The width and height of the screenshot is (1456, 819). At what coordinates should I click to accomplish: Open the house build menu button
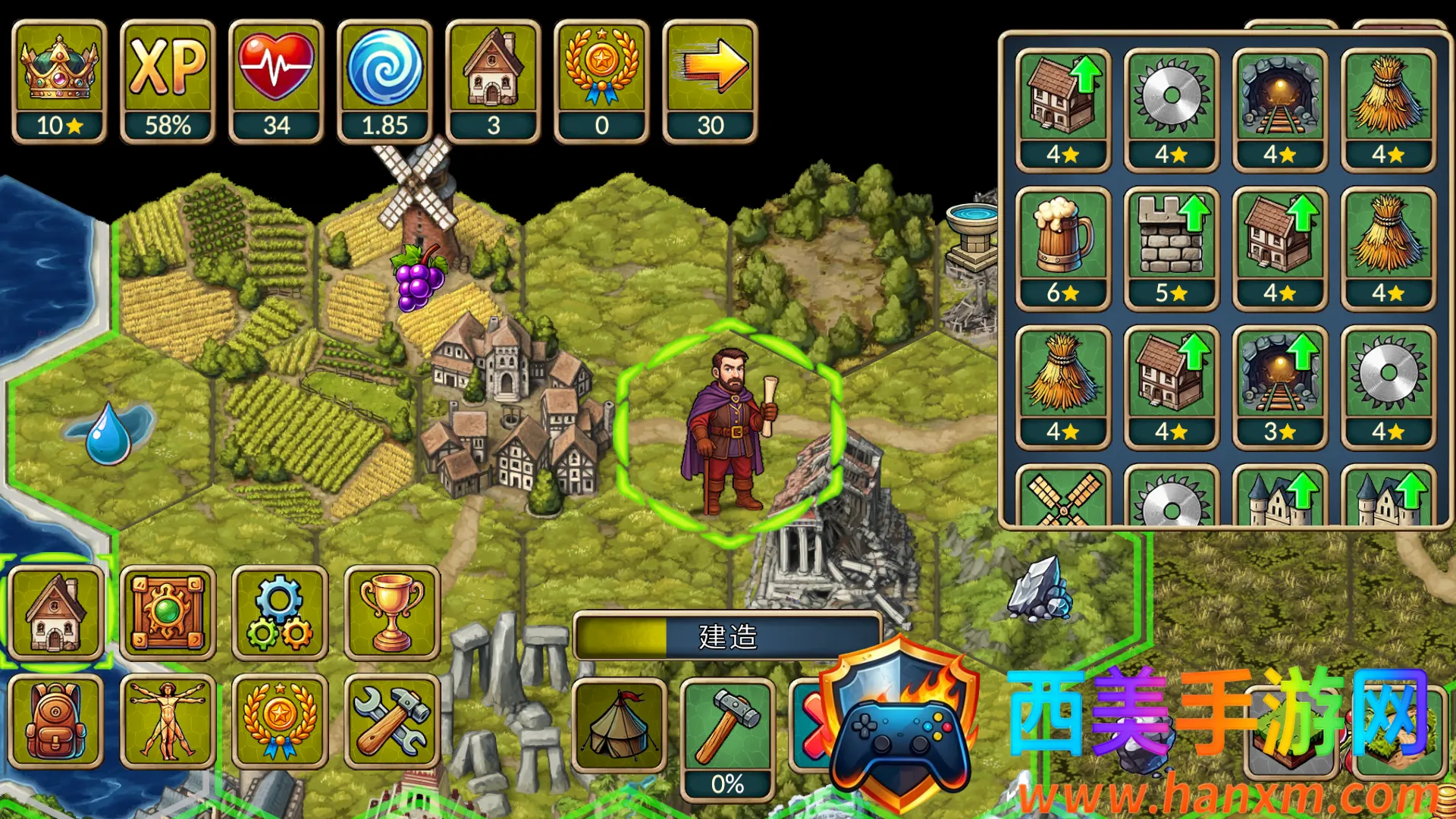(x=55, y=613)
